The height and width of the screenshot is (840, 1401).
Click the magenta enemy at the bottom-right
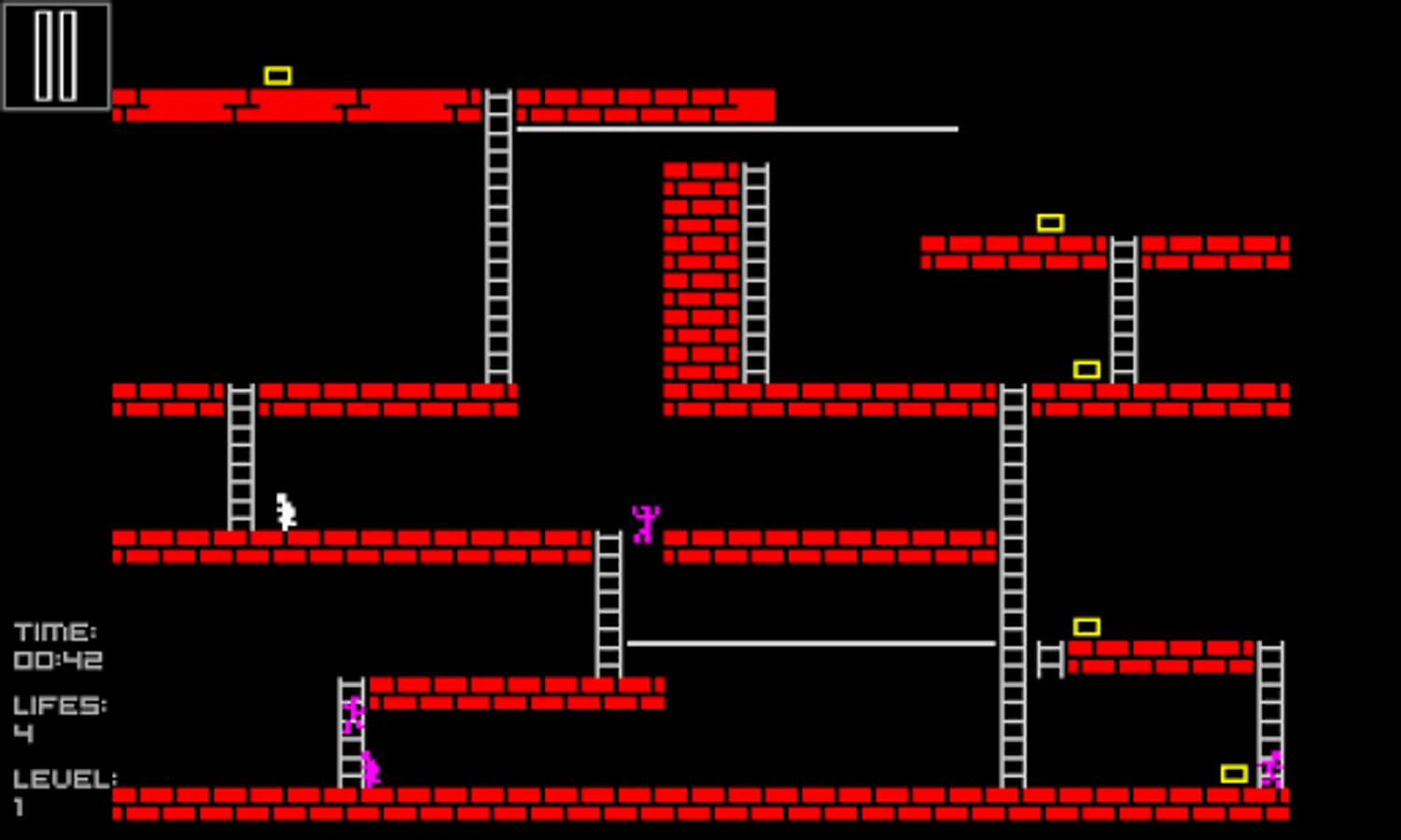[x=1272, y=767]
